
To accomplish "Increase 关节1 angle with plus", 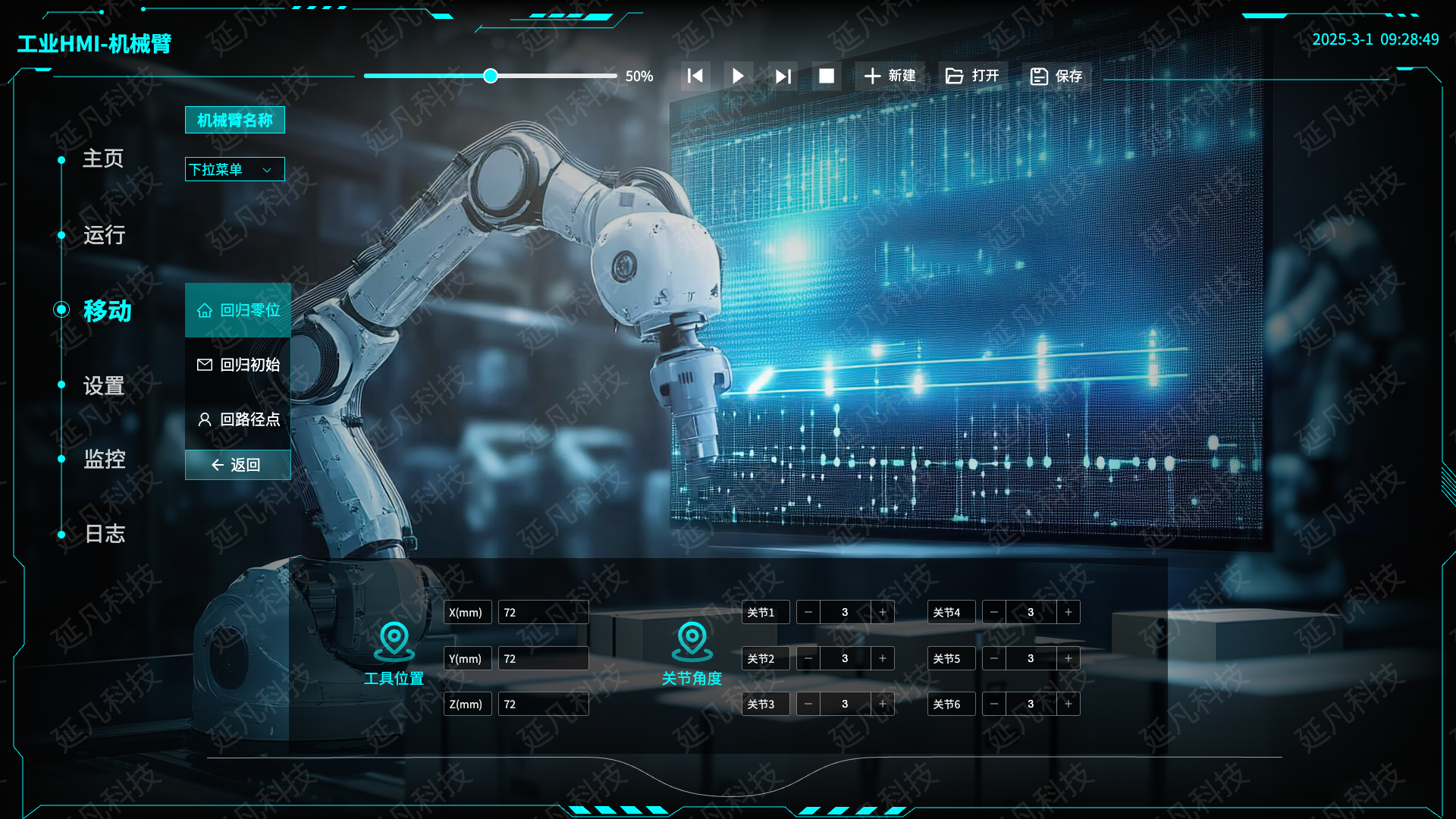I will coord(883,613).
